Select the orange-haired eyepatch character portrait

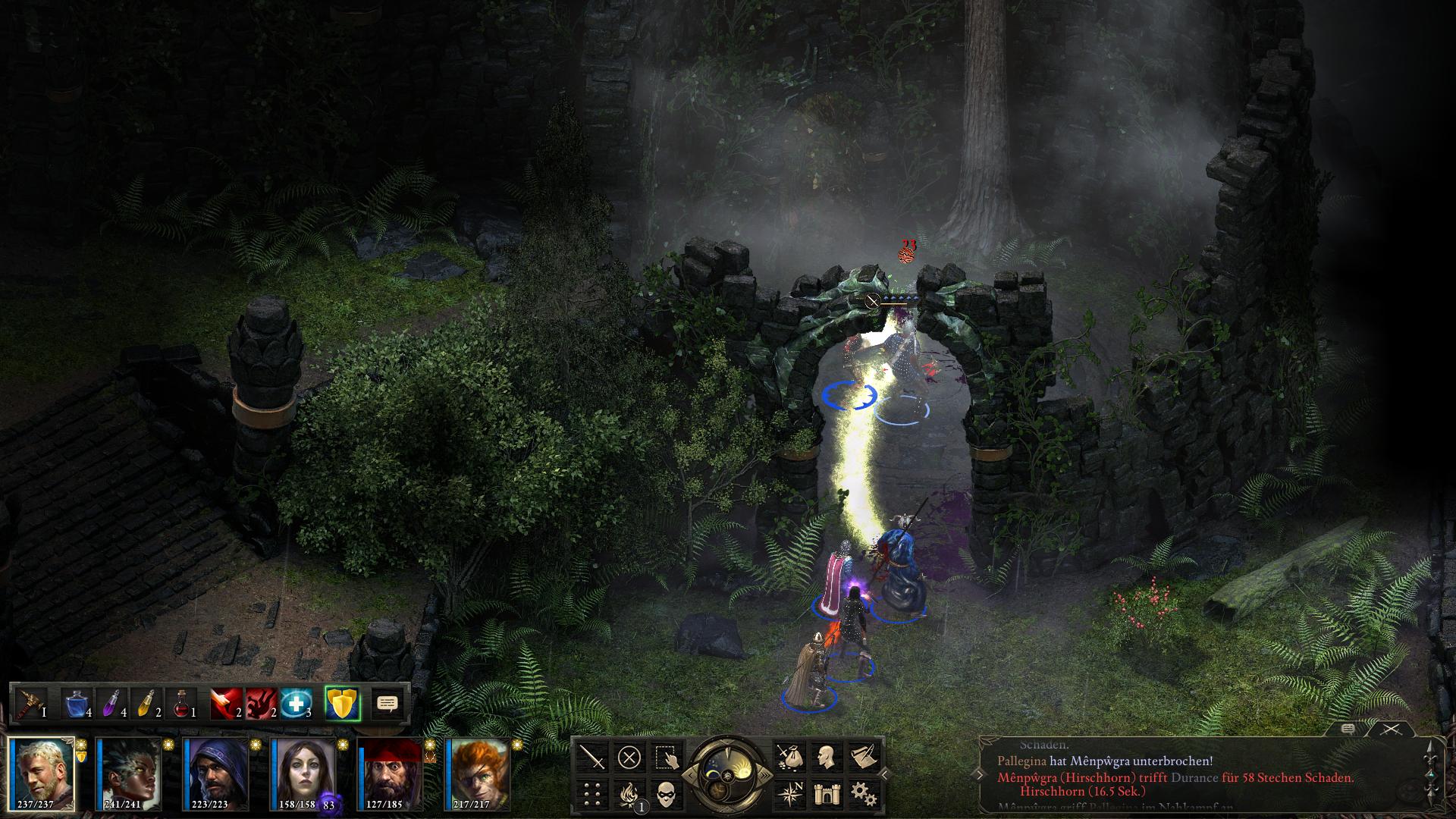tap(478, 773)
